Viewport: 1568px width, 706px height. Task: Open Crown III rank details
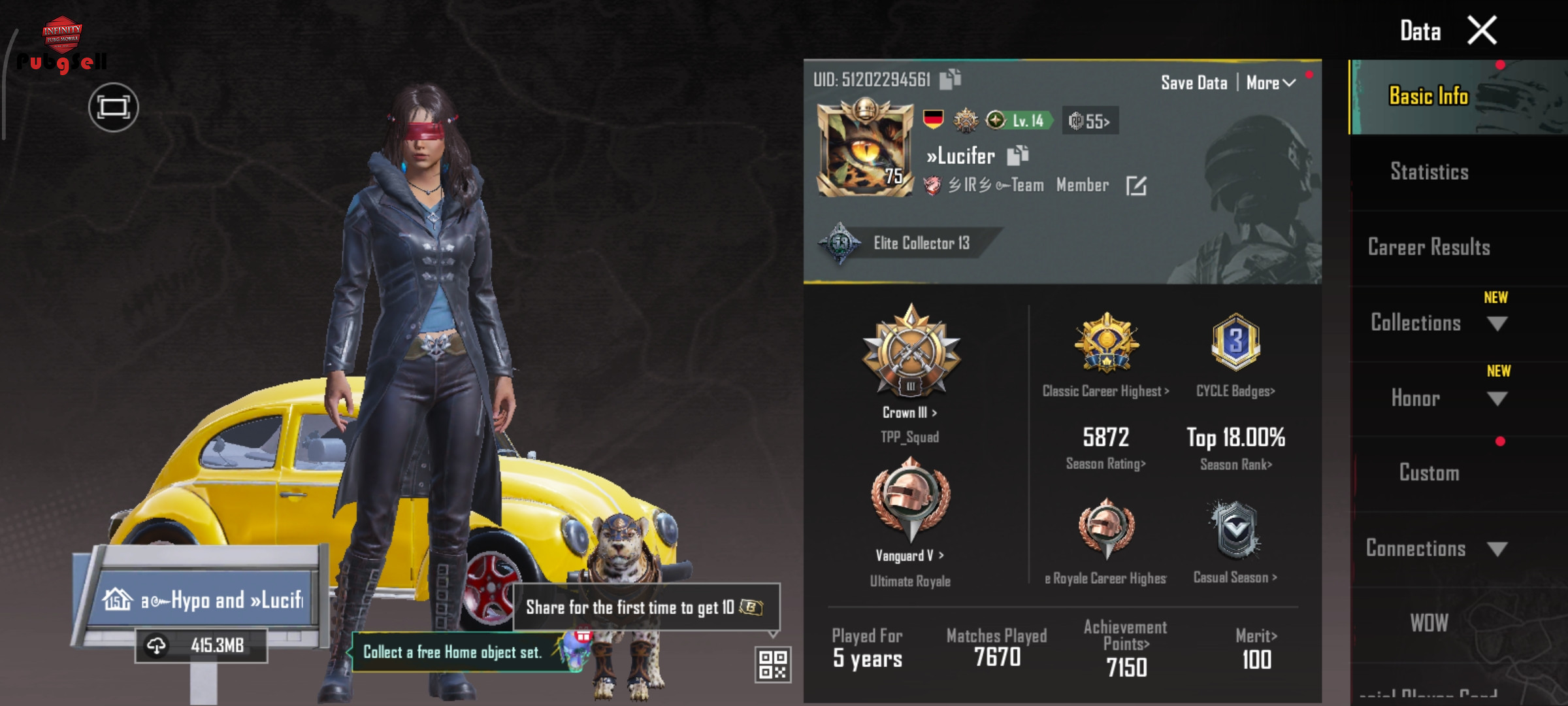click(x=910, y=412)
